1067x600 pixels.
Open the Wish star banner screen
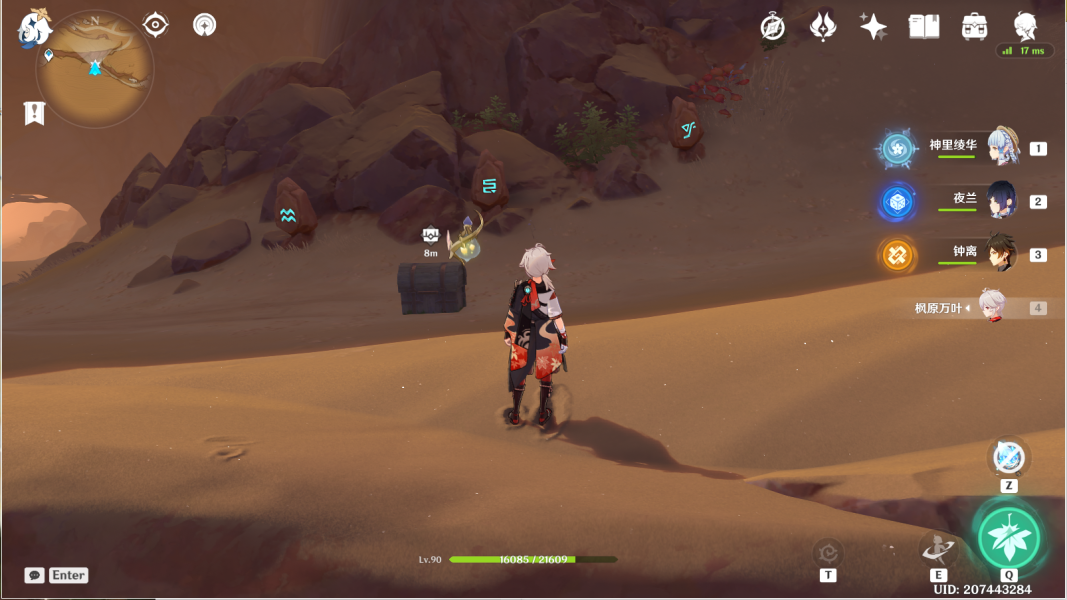[872, 27]
